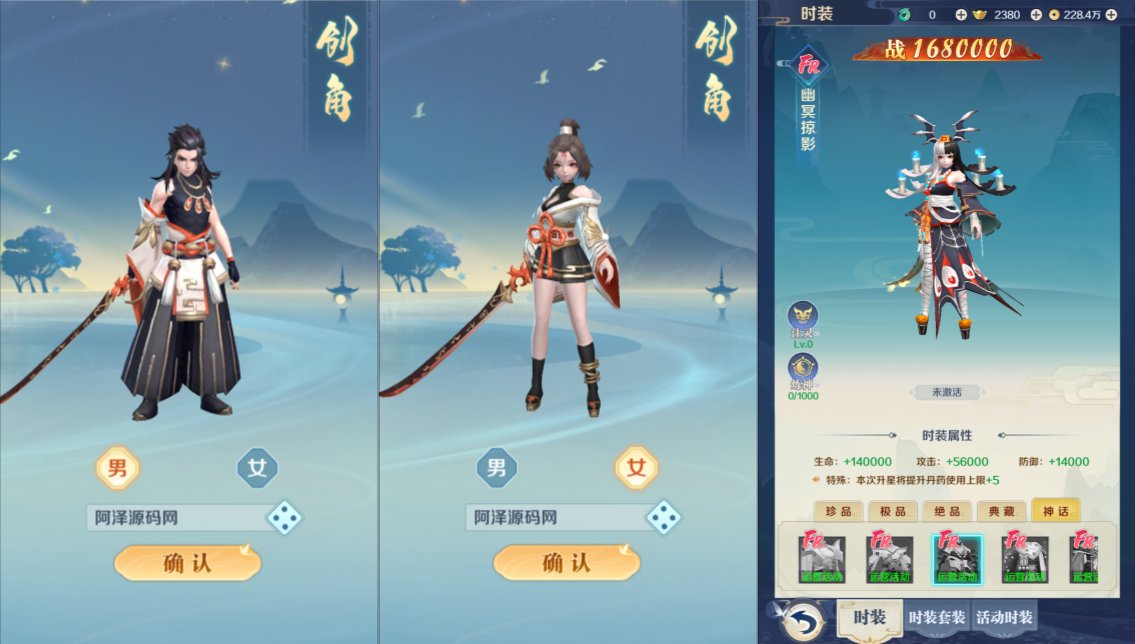Open the 典藏 costume category
This screenshot has width=1135, height=644.
pyautogui.click(x=1002, y=511)
